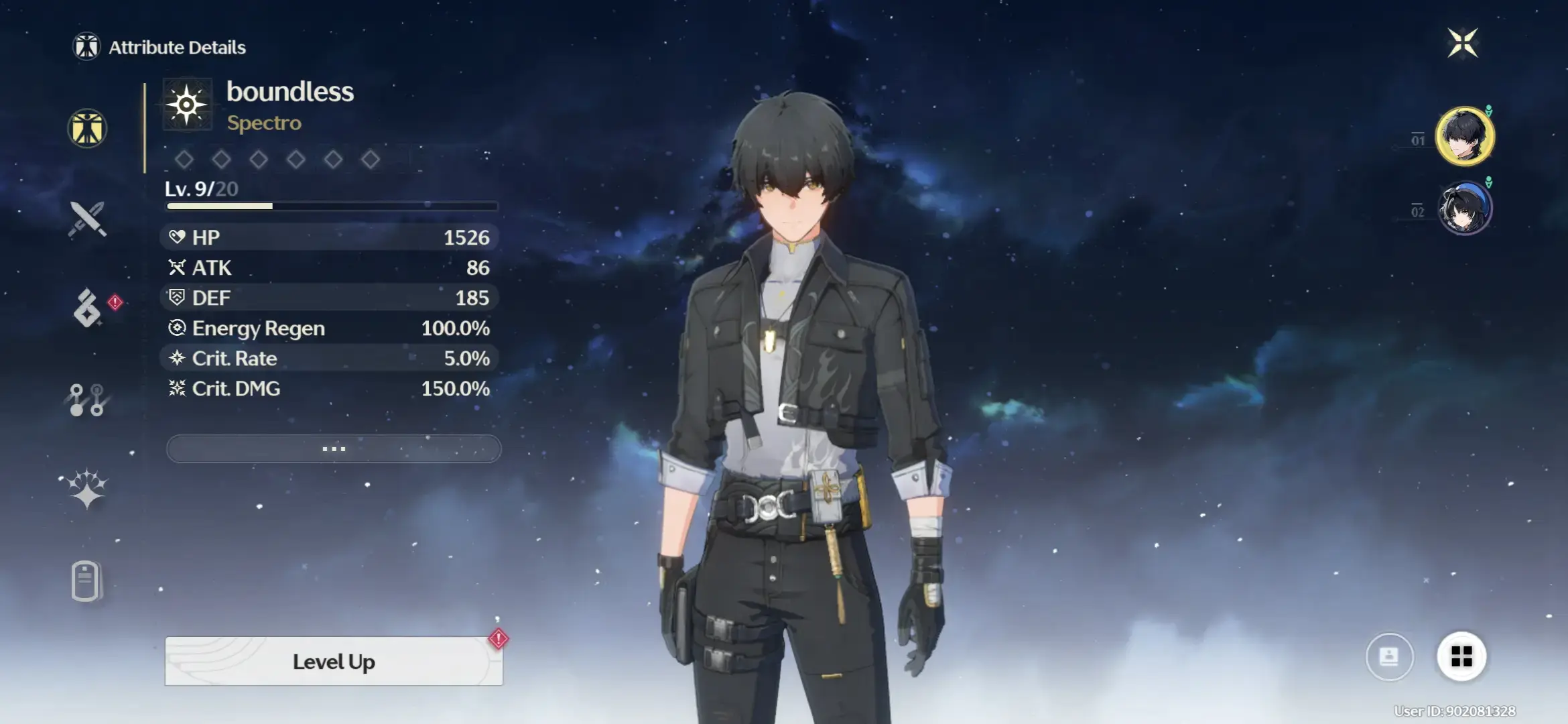
Task: Open the crossed swords weapon tab
Action: [x=87, y=219]
